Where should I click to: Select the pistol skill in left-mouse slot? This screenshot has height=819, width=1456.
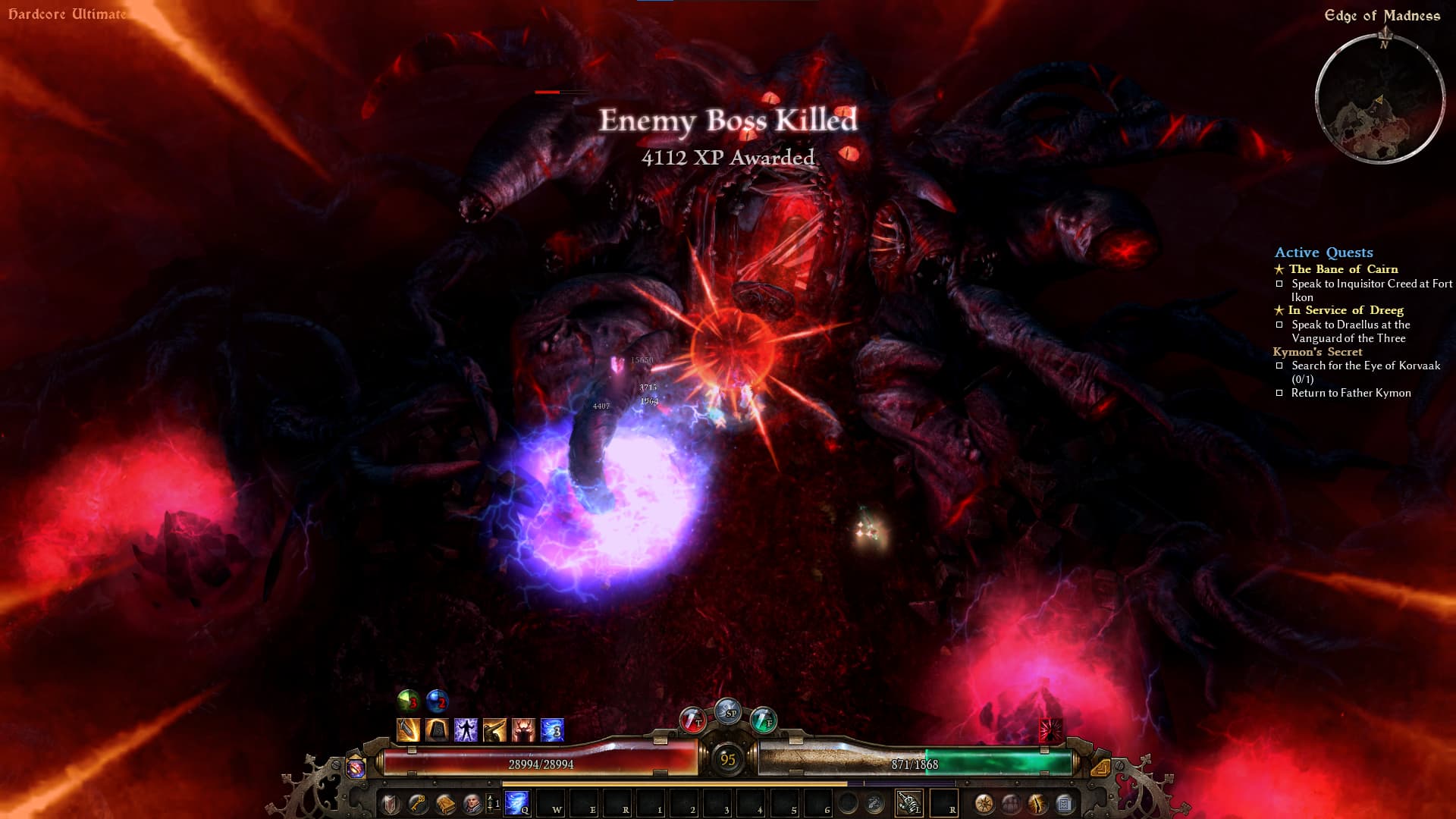[x=908, y=802]
